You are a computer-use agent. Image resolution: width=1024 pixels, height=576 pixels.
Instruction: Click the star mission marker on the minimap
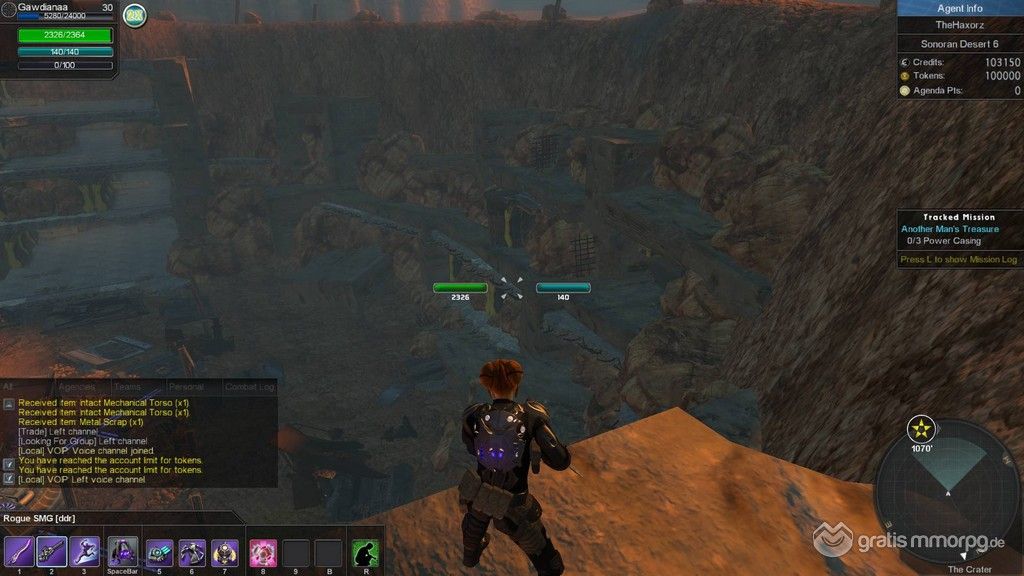pos(920,431)
